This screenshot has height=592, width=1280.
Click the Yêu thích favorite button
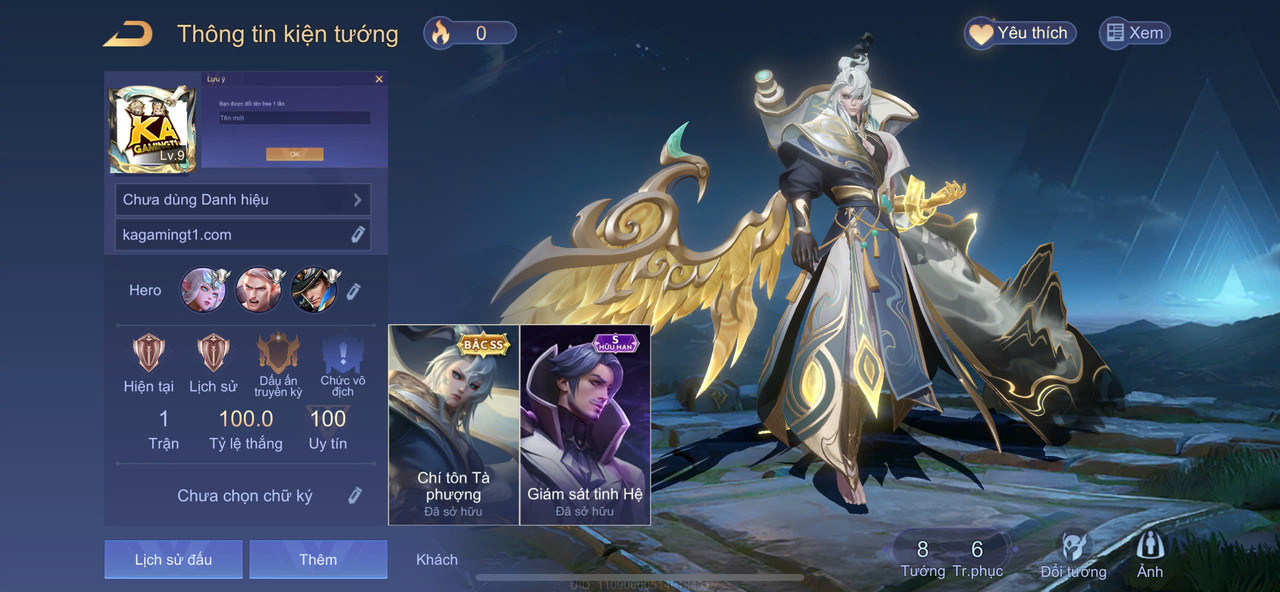1020,33
